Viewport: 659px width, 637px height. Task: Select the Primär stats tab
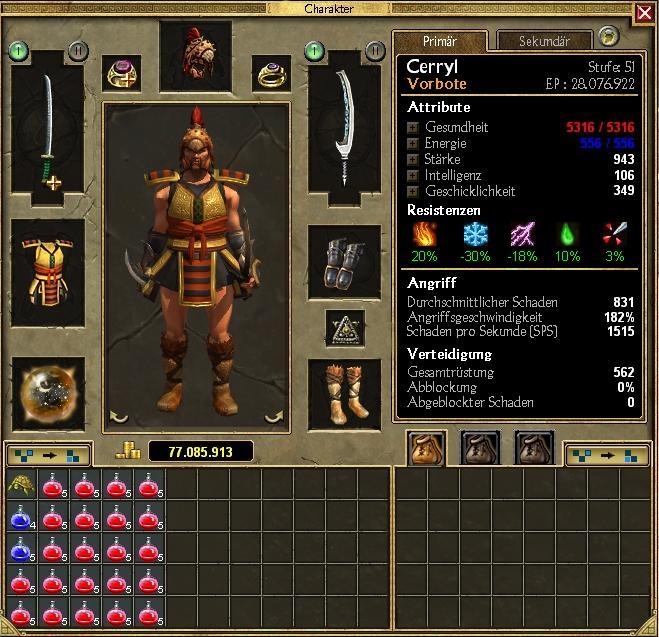(x=439, y=41)
